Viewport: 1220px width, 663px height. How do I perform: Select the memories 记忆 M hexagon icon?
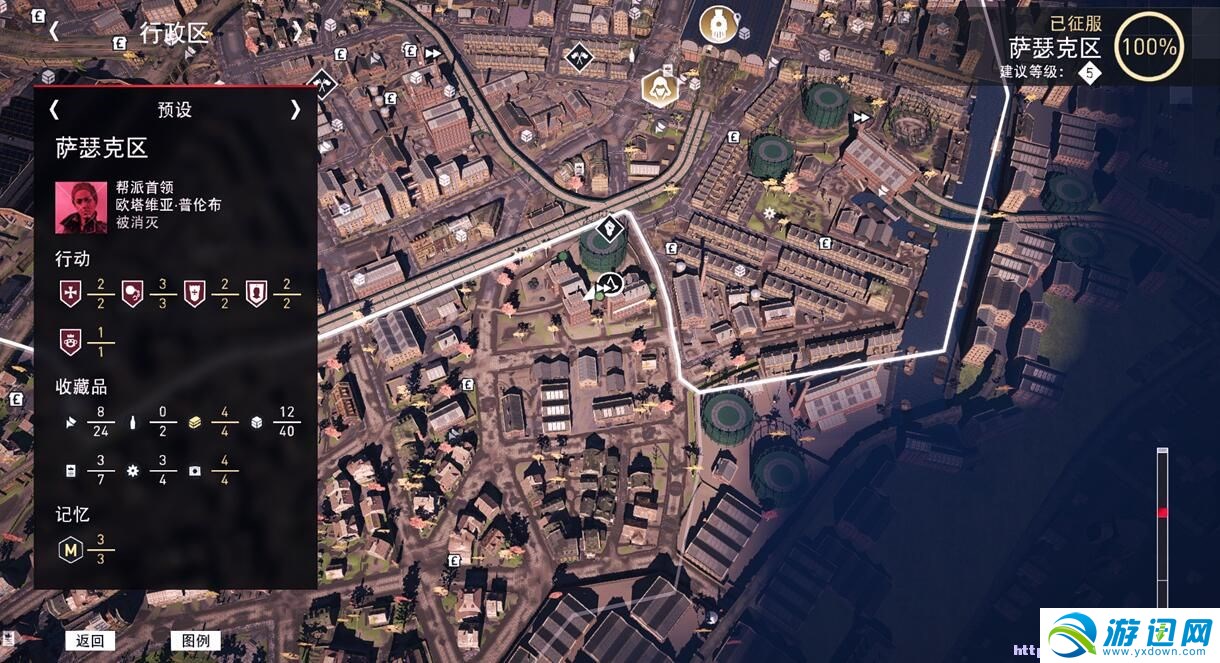tap(70, 548)
